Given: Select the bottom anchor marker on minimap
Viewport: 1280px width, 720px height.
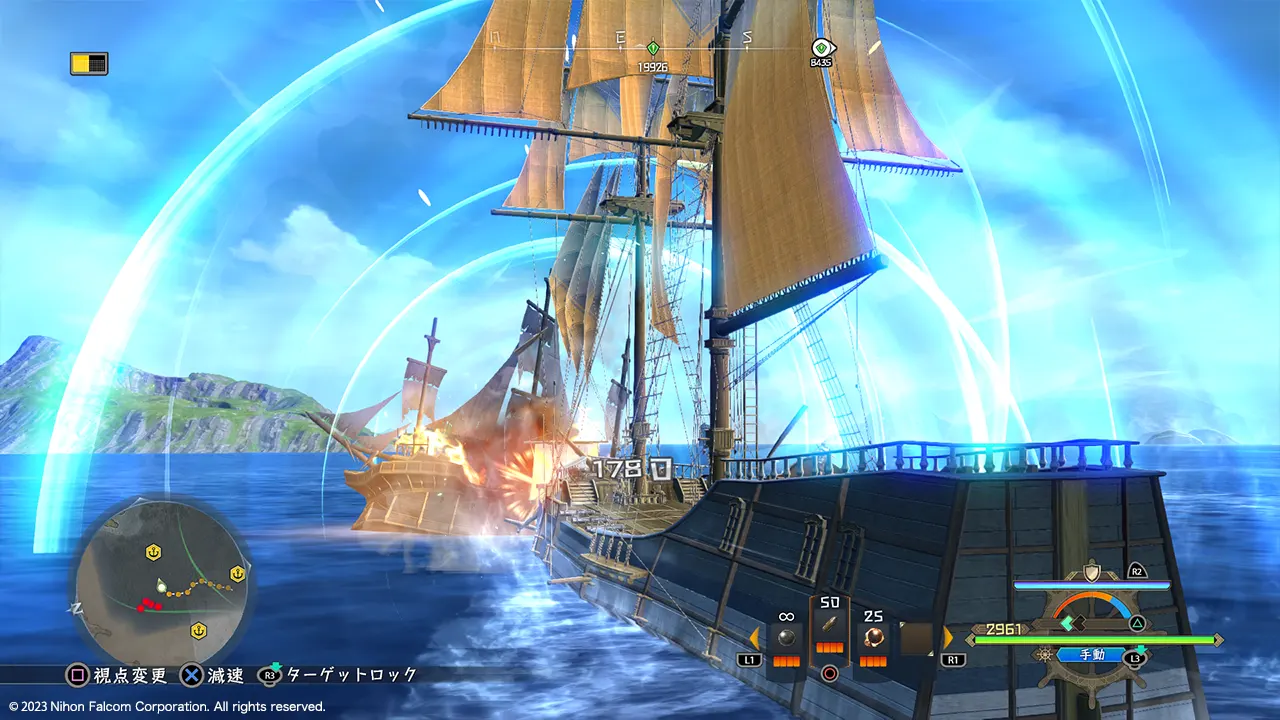Looking at the screenshot, I should 198,630.
